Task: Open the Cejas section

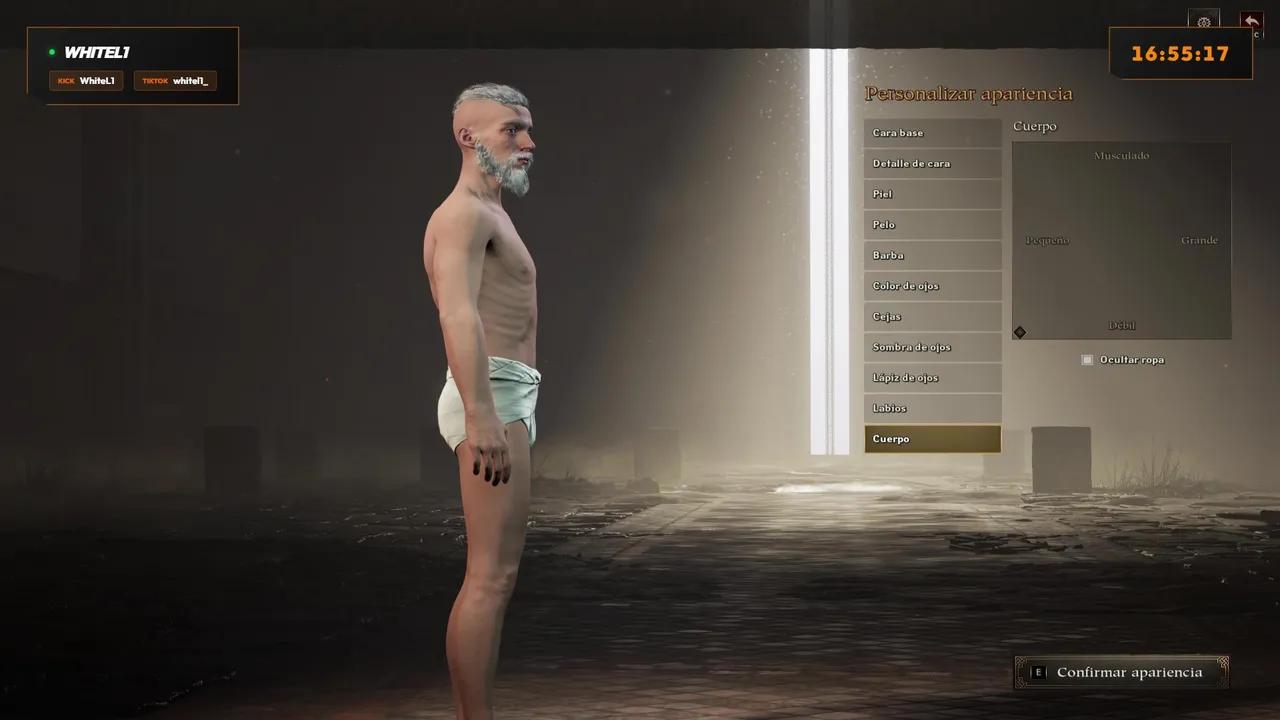Action: coord(932,316)
